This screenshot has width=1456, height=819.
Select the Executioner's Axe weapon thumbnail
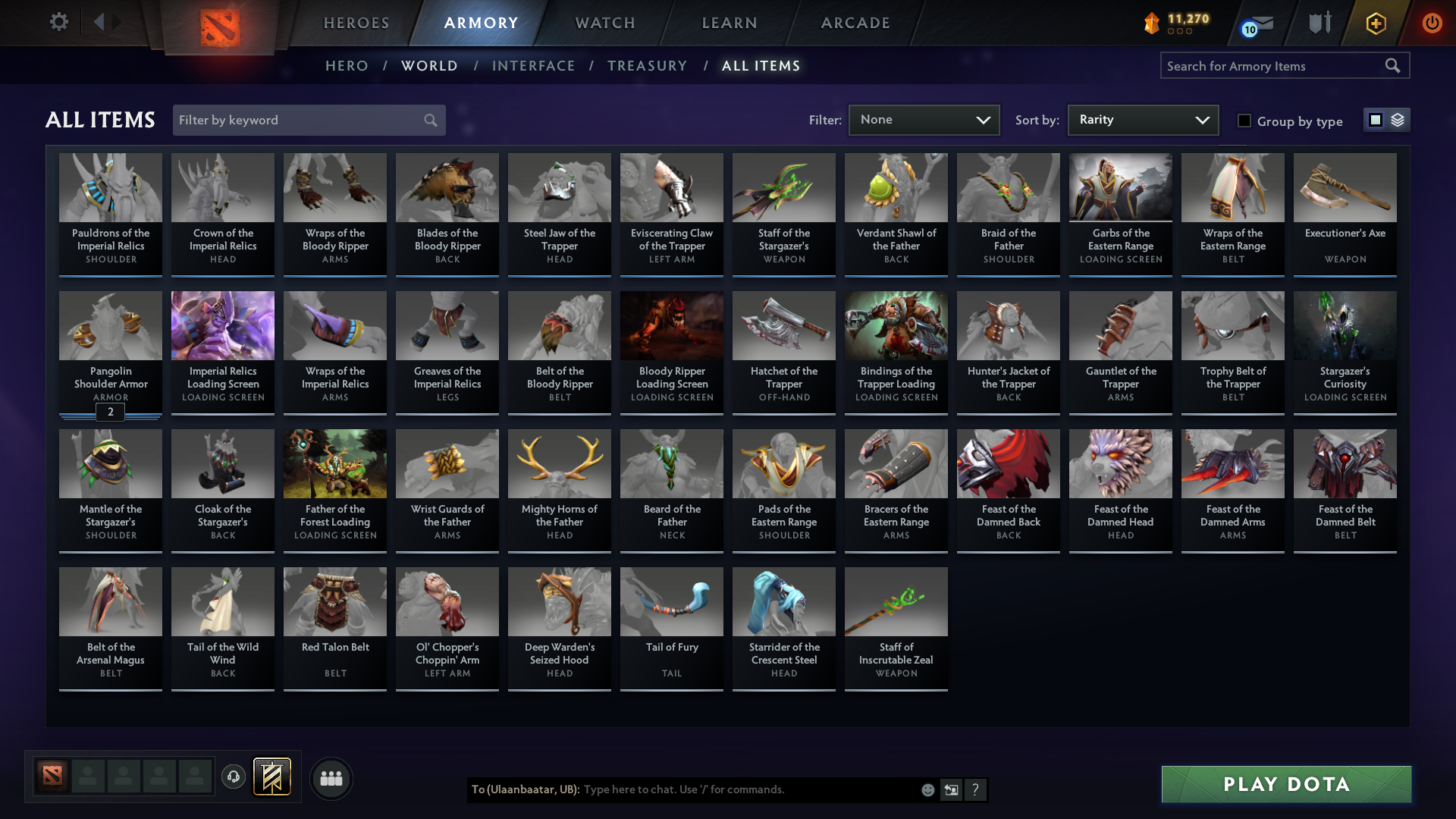(x=1345, y=187)
